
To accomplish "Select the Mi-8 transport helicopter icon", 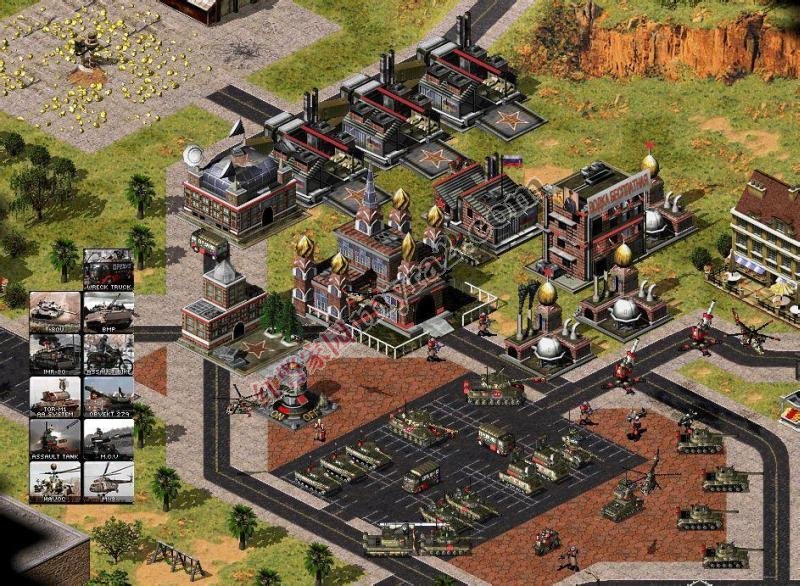I will pos(108,480).
